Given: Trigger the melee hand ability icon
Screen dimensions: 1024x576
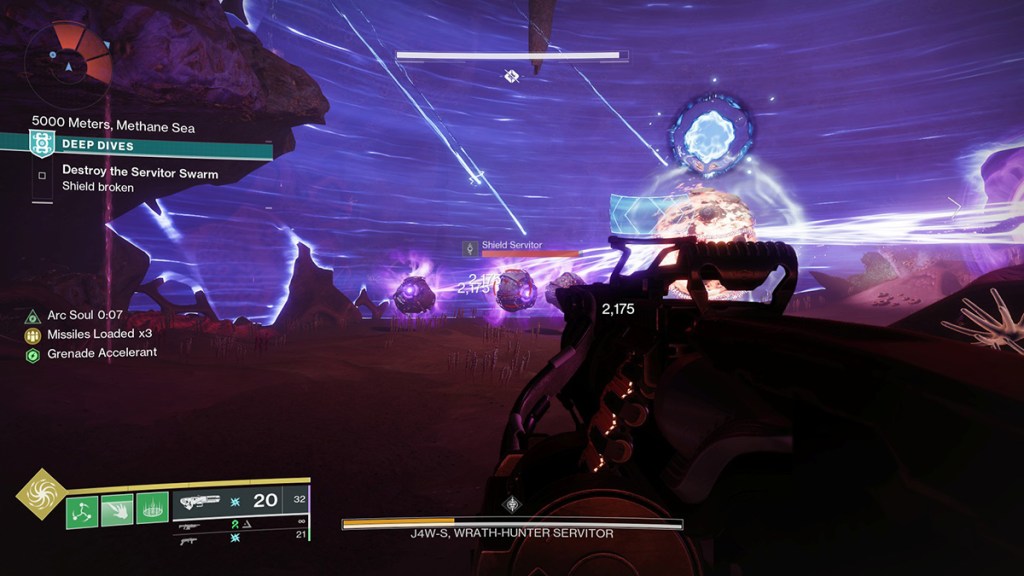Looking at the screenshot, I should [x=116, y=511].
